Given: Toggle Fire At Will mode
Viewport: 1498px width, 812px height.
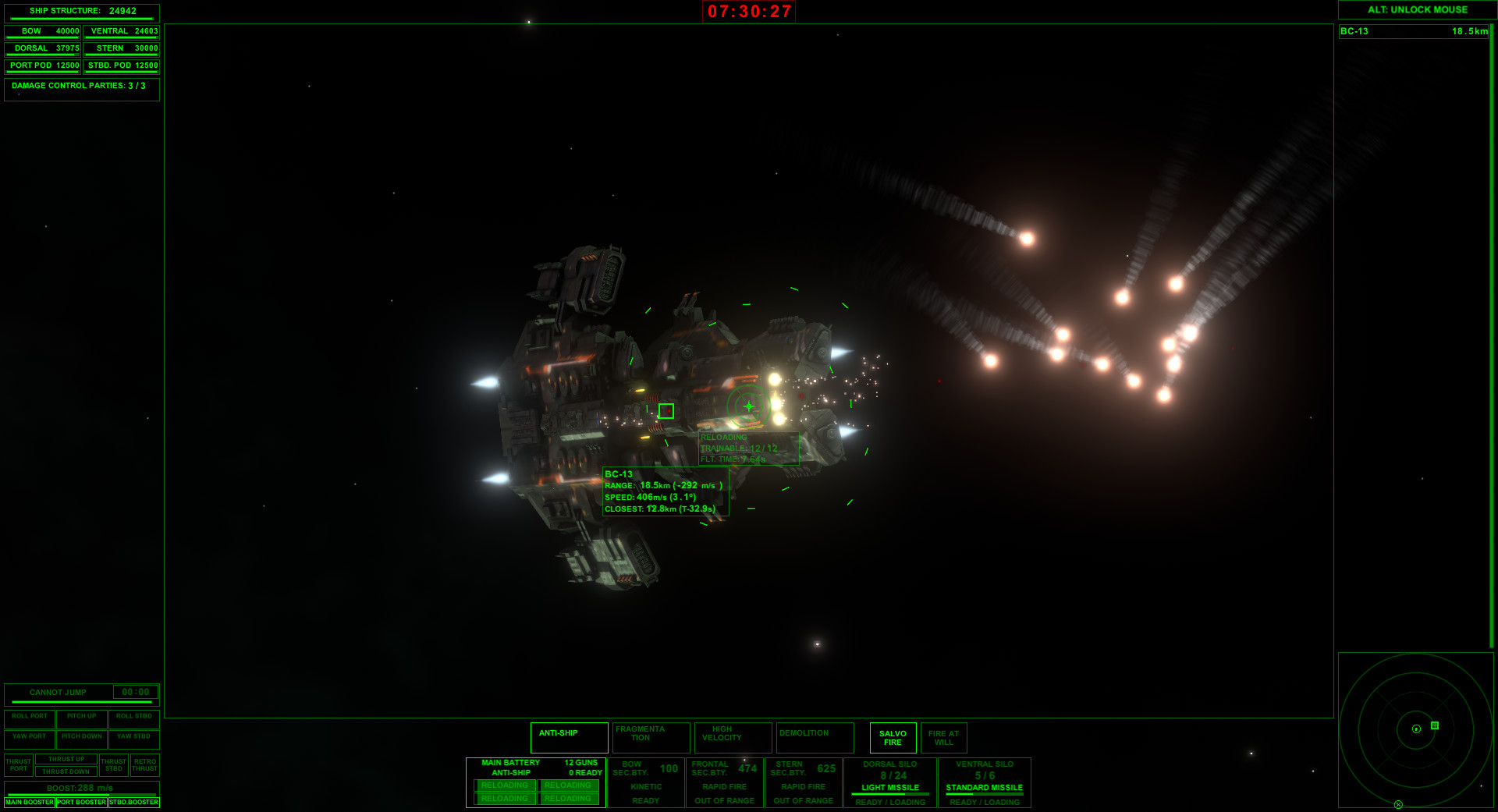Looking at the screenshot, I should (x=944, y=737).
